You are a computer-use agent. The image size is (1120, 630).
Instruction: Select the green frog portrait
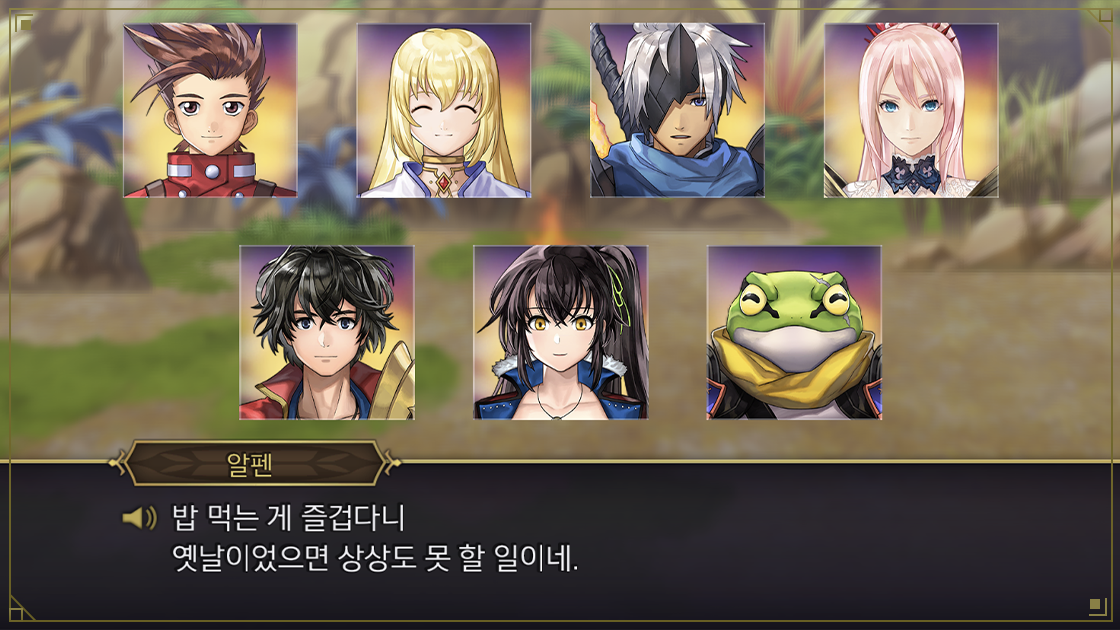(794, 333)
